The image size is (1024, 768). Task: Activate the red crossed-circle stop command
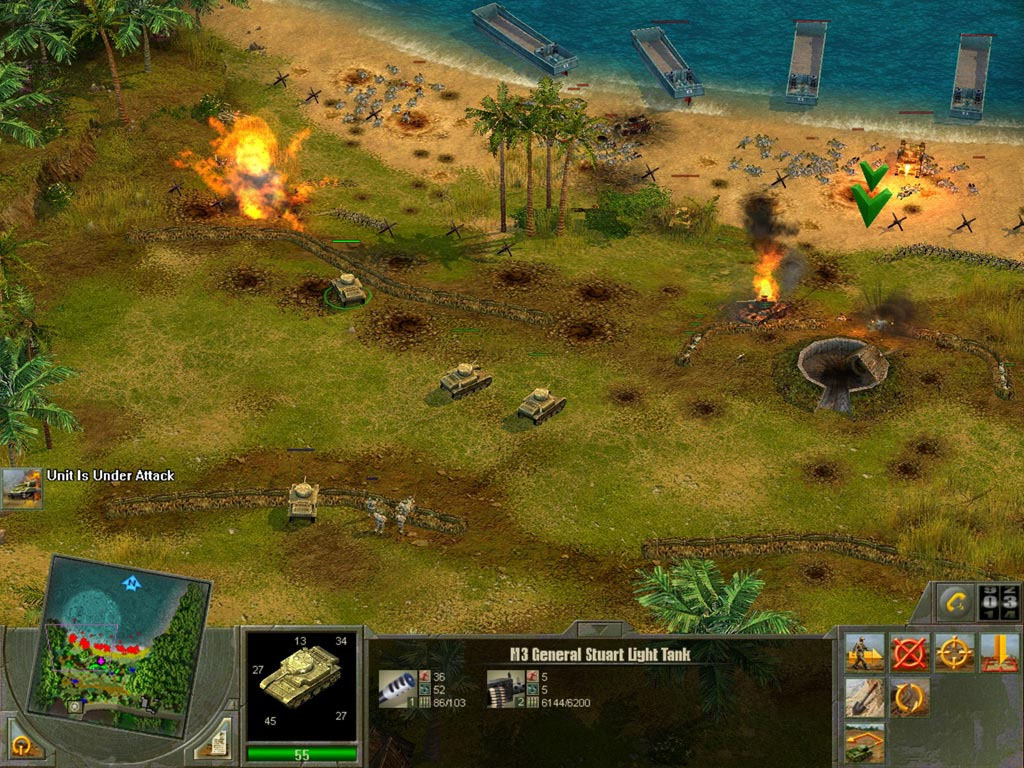(910, 652)
